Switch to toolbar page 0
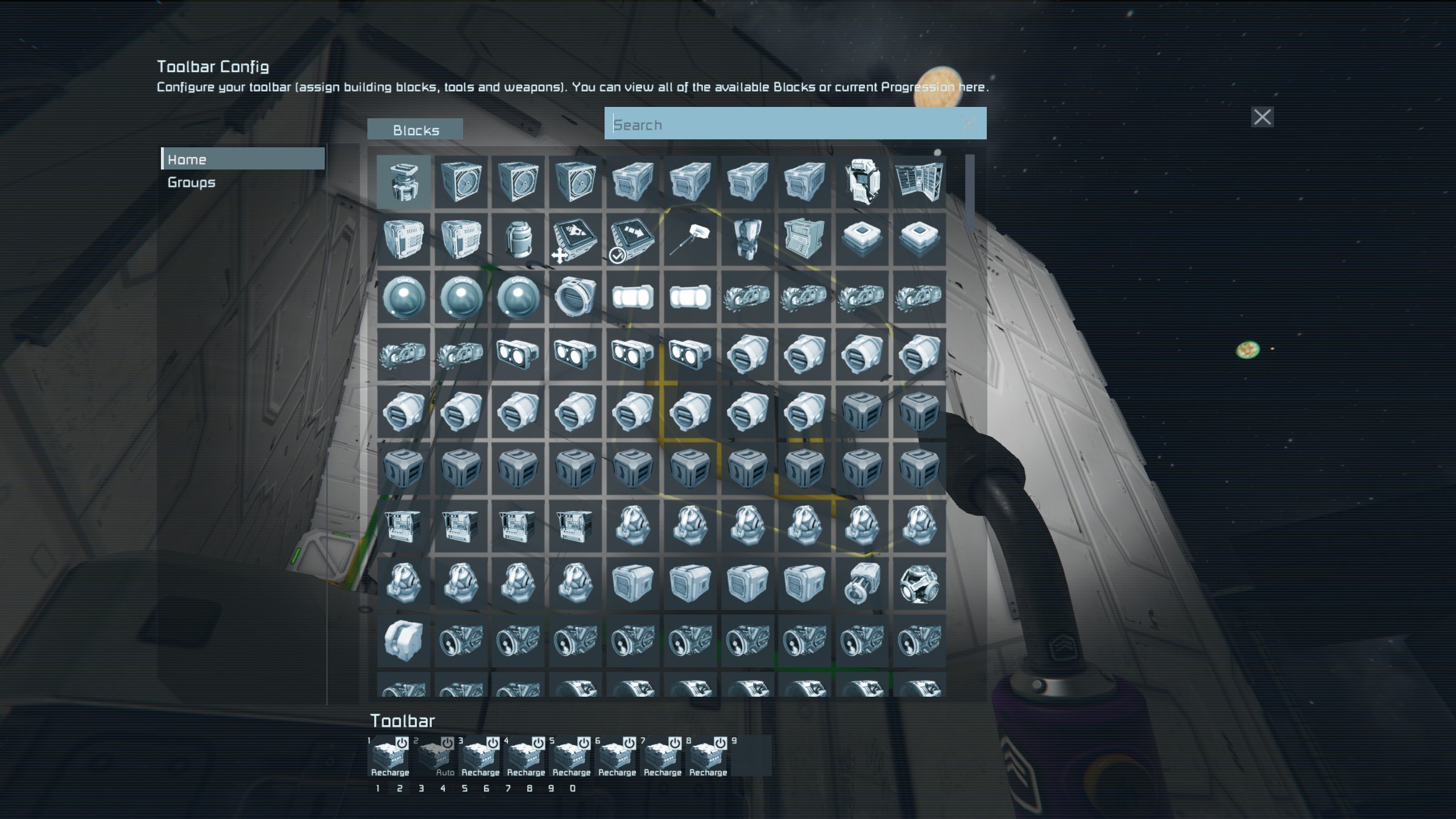Viewport: 1456px width, 819px height. pos(573,788)
